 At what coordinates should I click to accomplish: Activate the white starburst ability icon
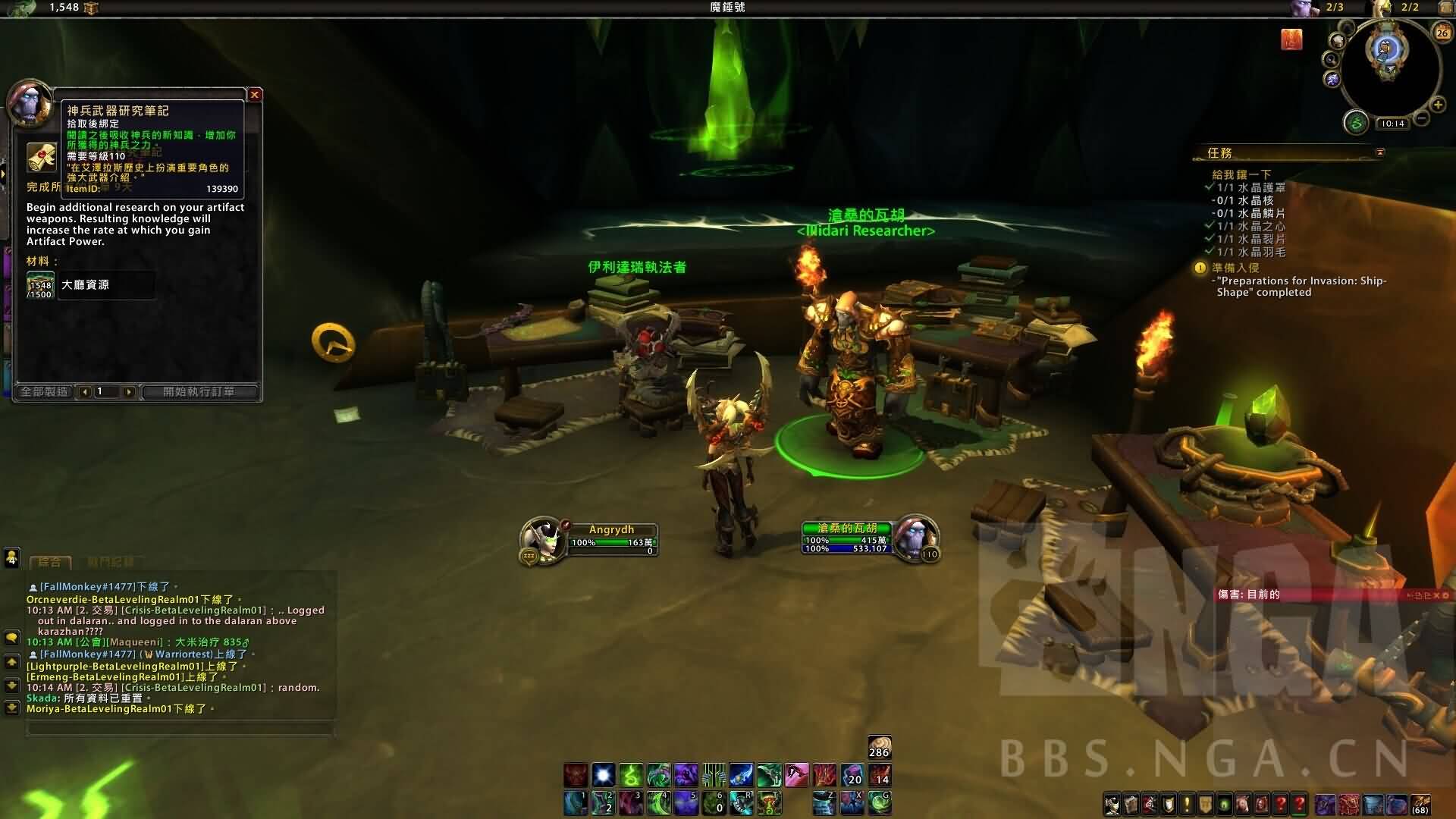pos(603,774)
